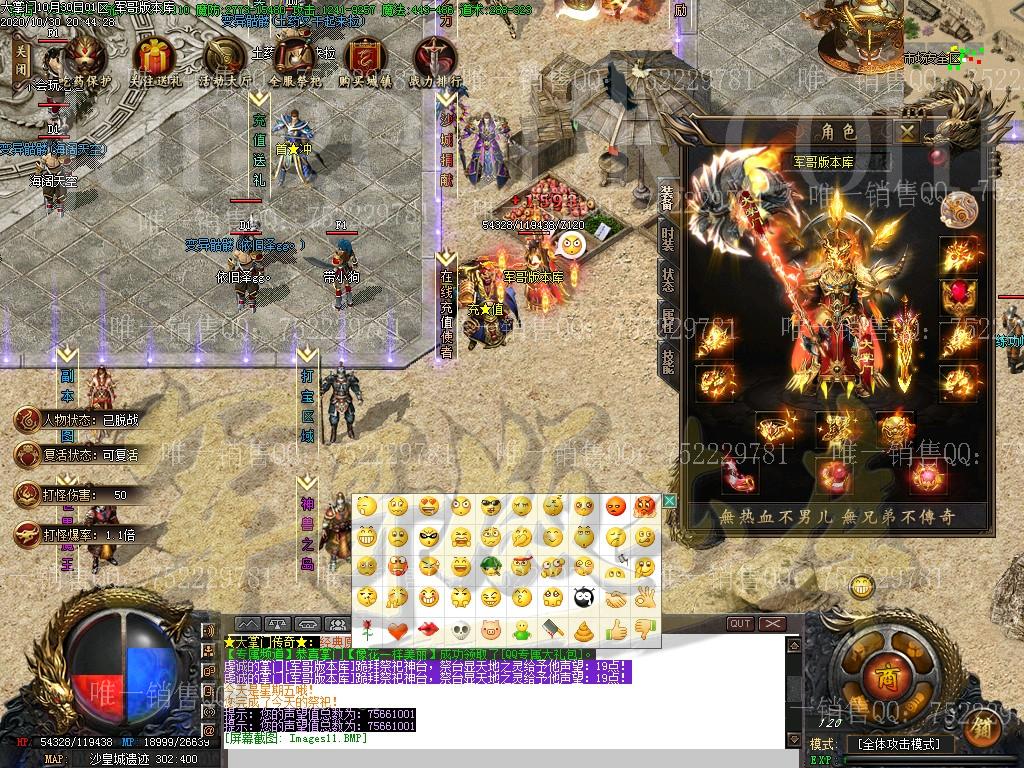Viewport: 1024px width, 768px height.
Task: Show the 战力排行 power ranking
Action: coord(435,60)
